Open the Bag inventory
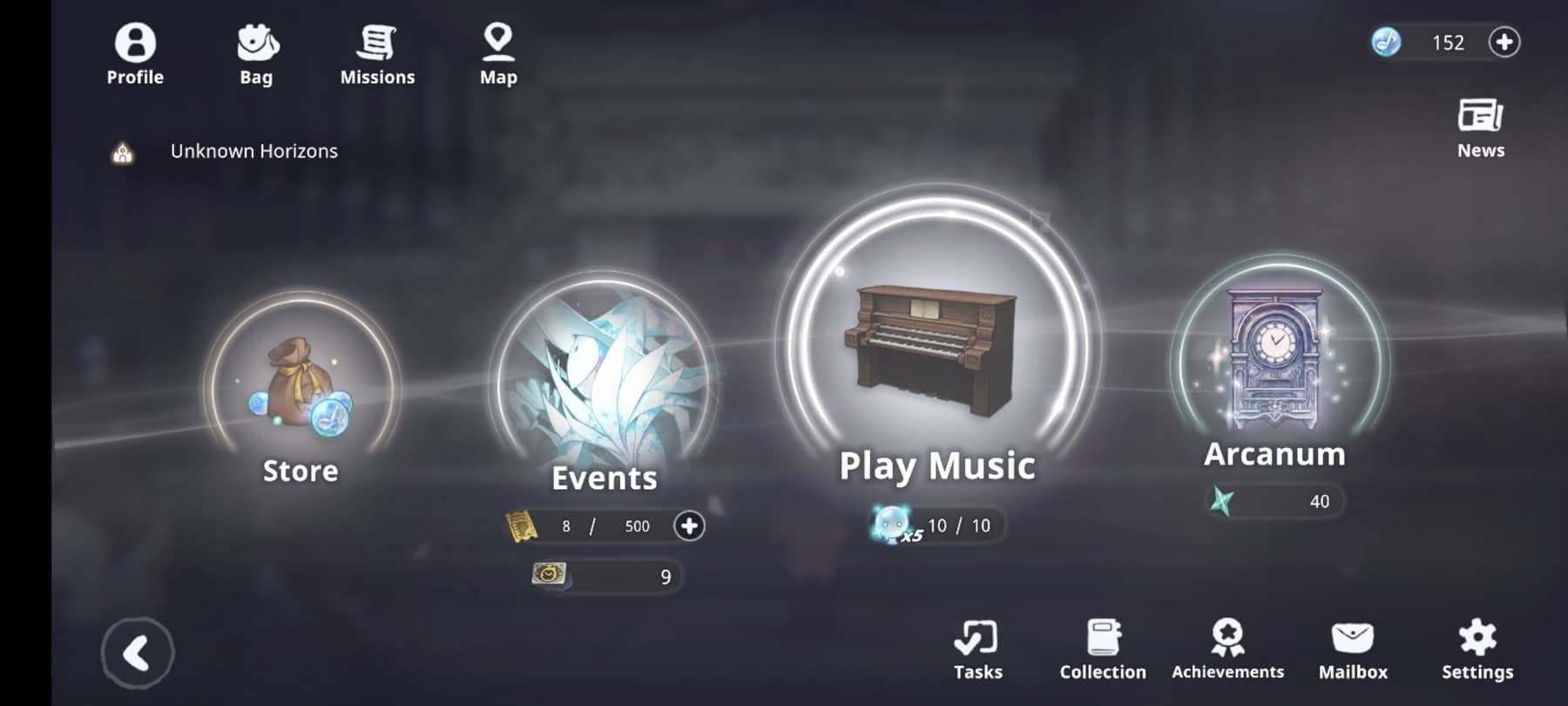1568x706 pixels. (255, 52)
